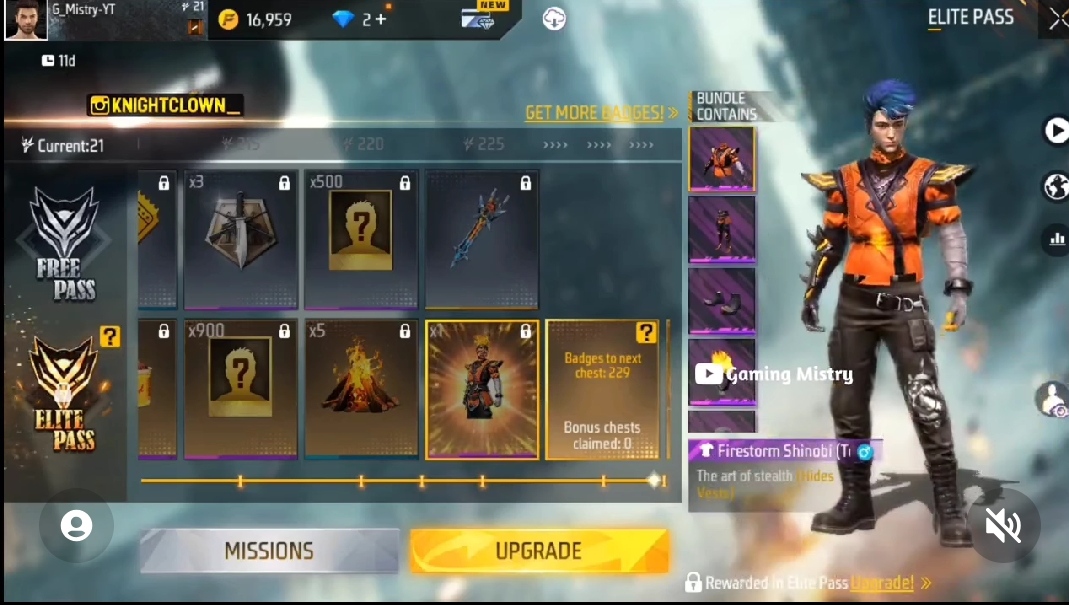The image size is (1069, 605).
Task: Add diamonds with the plus button
Action: point(380,19)
